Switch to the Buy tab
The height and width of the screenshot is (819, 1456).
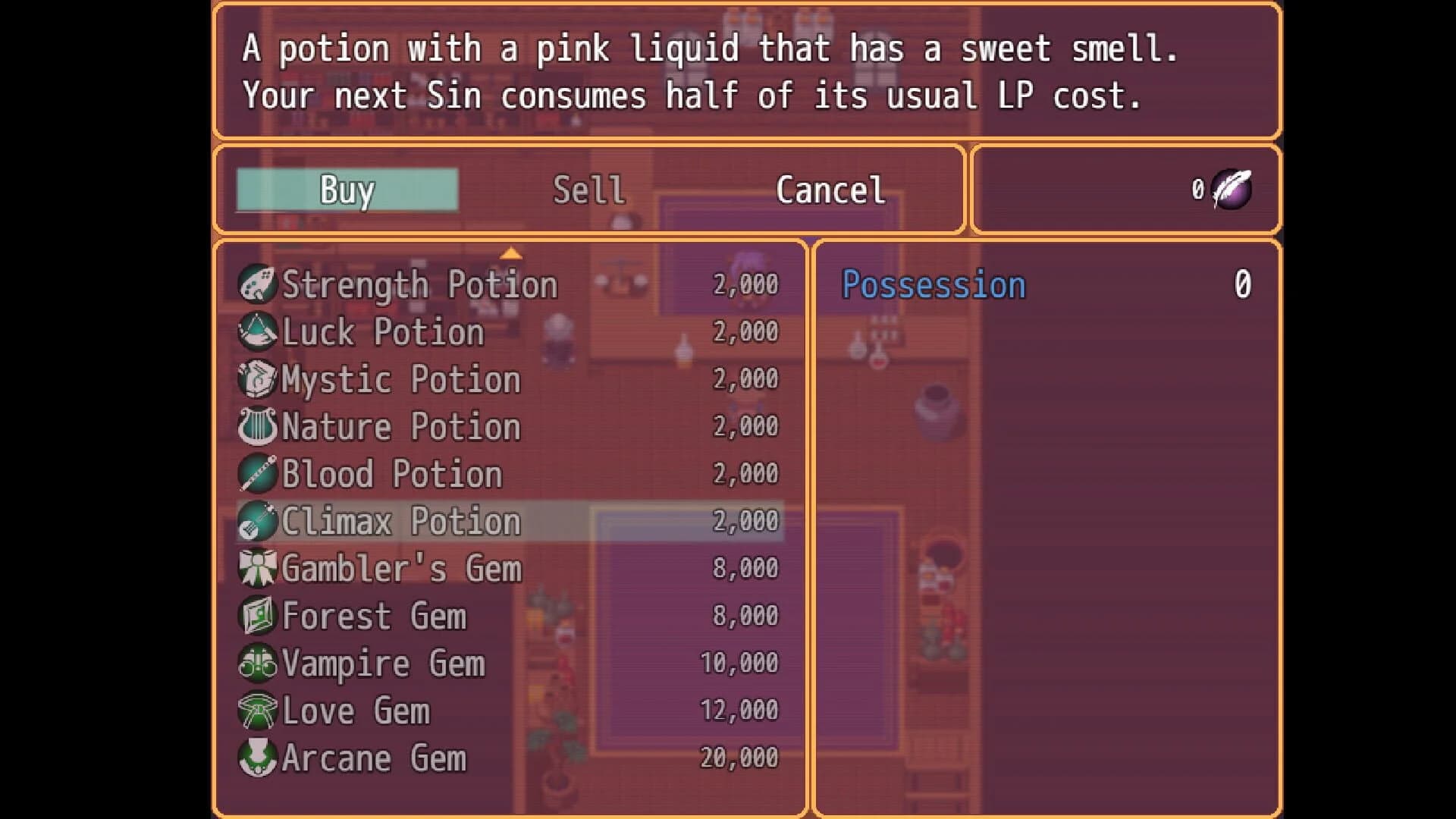pos(347,190)
